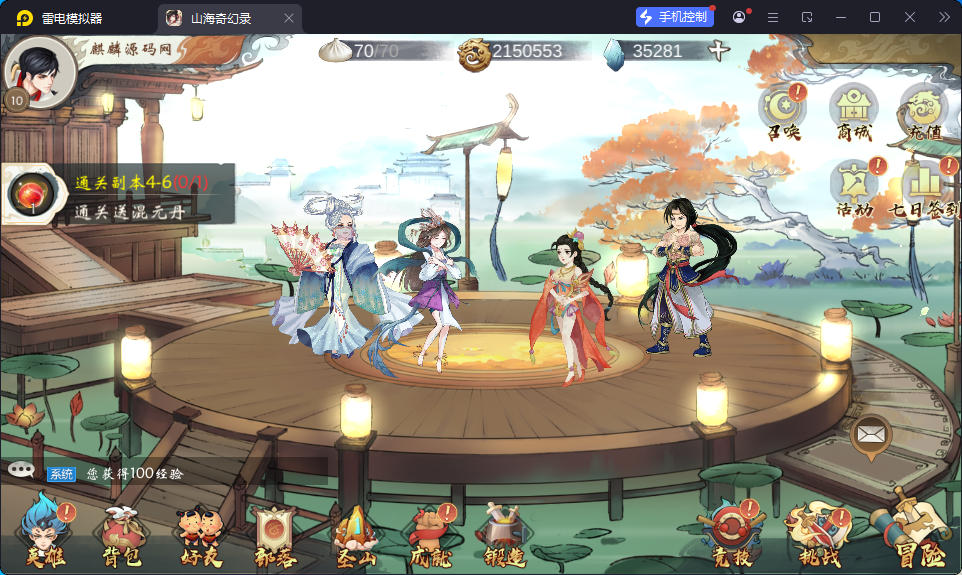Image resolution: width=962 pixels, height=575 pixels.
Task: Enter the 竞技 (Arena) mode
Action: pos(730,534)
